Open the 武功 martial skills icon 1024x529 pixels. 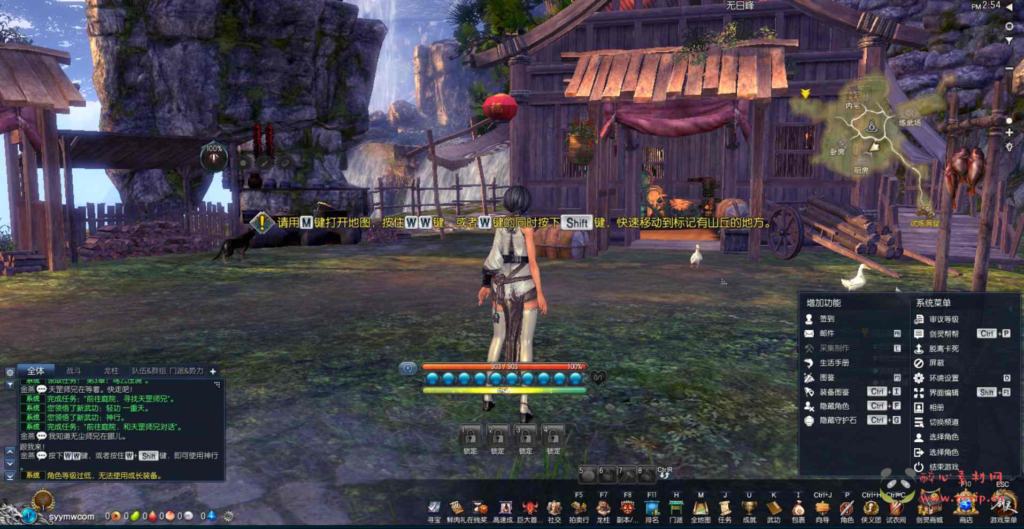tap(773, 508)
